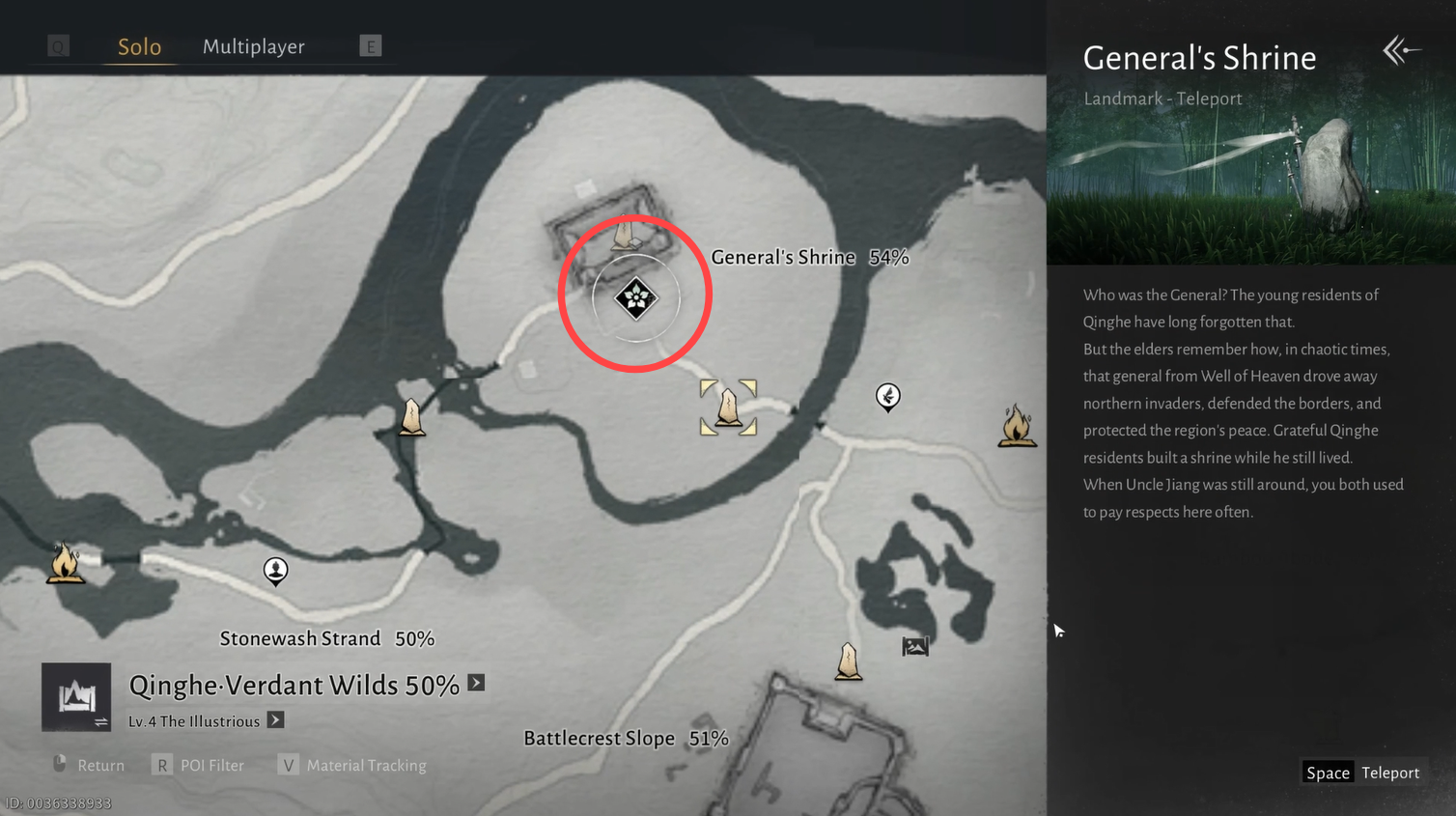Select the bonfire marker near Stonewash Strand
Viewport: 1456px width, 816px height.
coord(65,562)
